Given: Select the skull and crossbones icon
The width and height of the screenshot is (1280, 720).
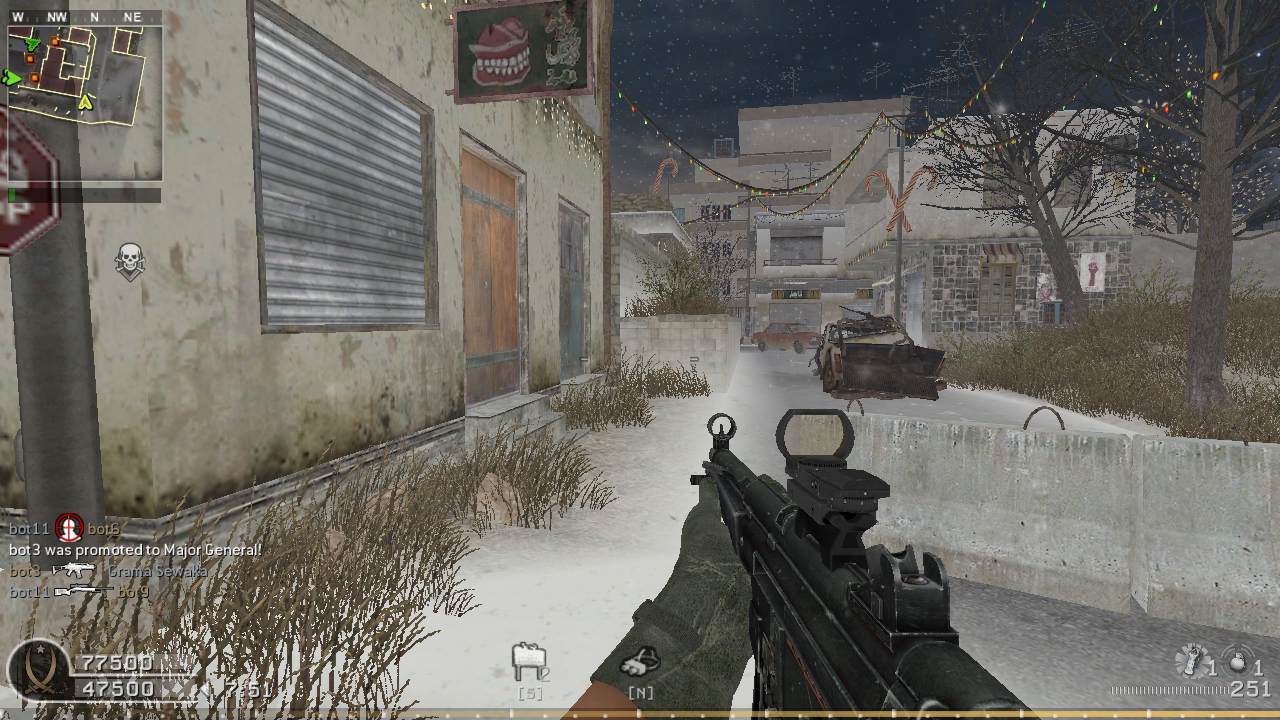Looking at the screenshot, I should click(x=129, y=260).
